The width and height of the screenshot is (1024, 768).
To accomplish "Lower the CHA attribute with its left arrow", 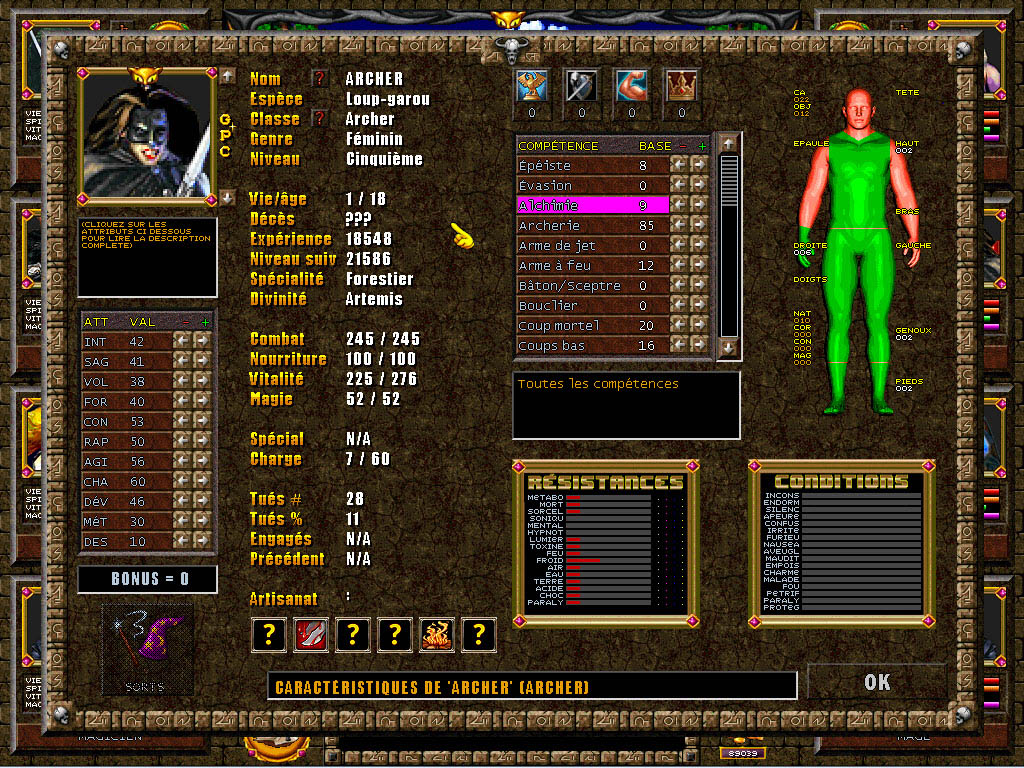I will (181, 482).
